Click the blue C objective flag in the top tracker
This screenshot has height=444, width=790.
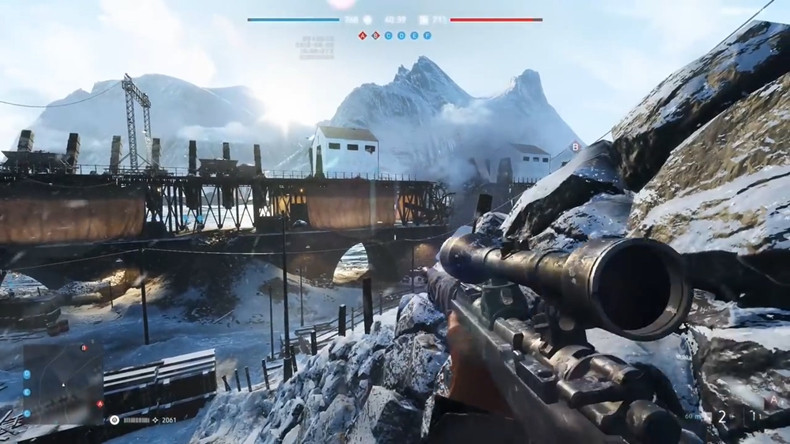pyautogui.click(x=389, y=35)
